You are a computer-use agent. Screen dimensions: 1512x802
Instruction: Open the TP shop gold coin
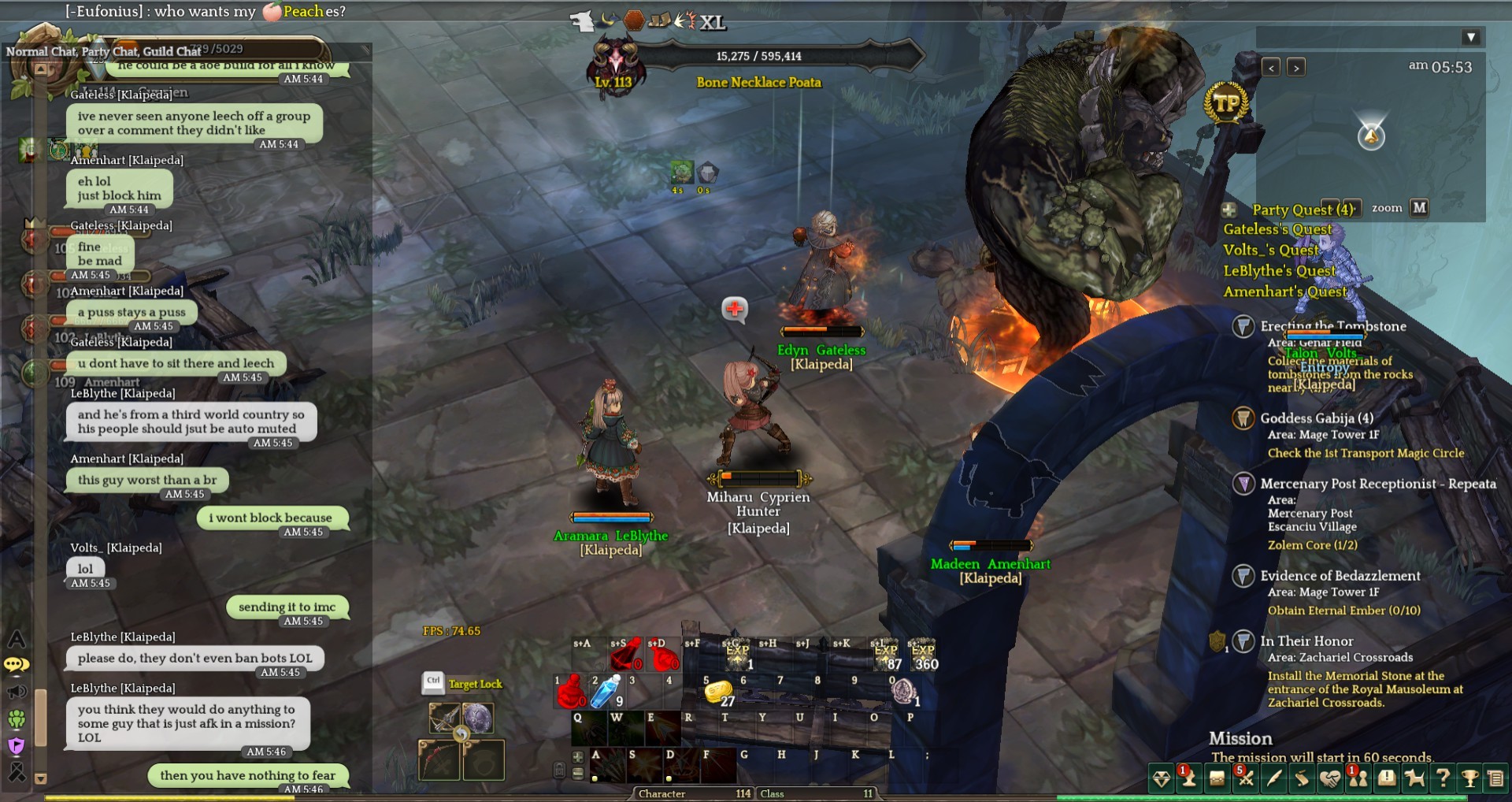click(1226, 104)
